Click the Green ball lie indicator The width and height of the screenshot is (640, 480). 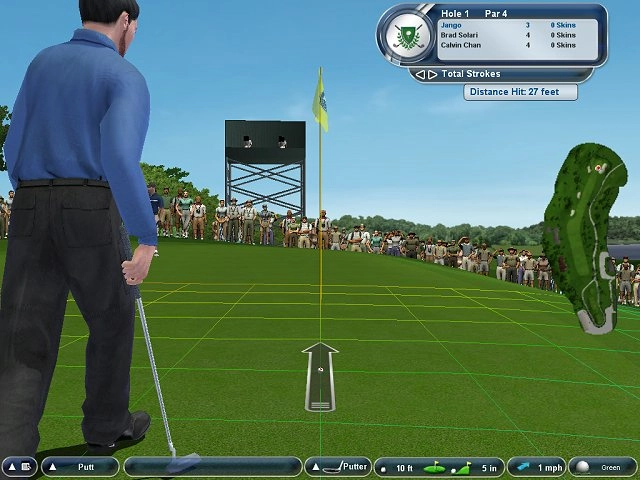pos(601,467)
